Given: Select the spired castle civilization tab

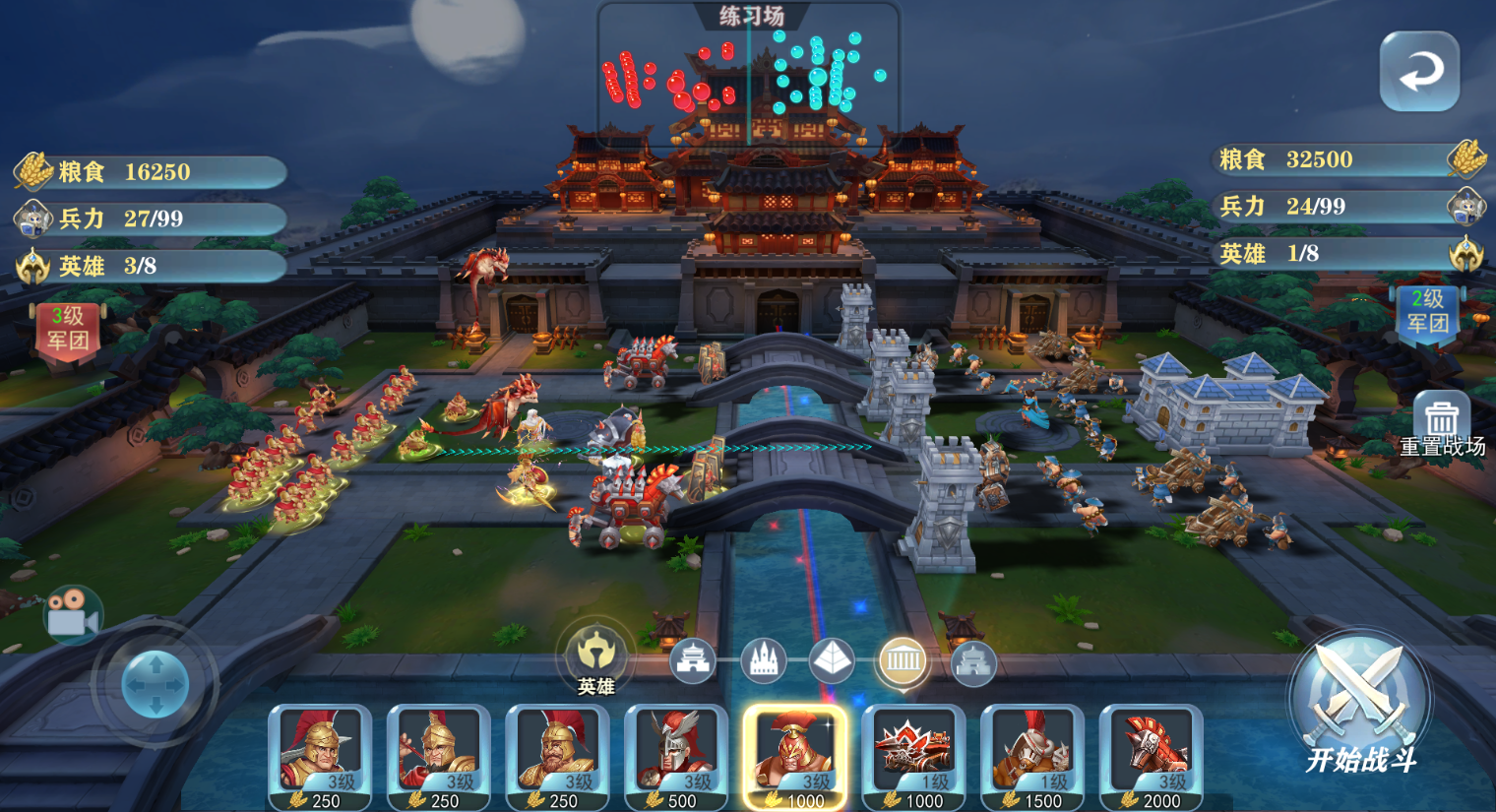Looking at the screenshot, I should (x=763, y=661).
